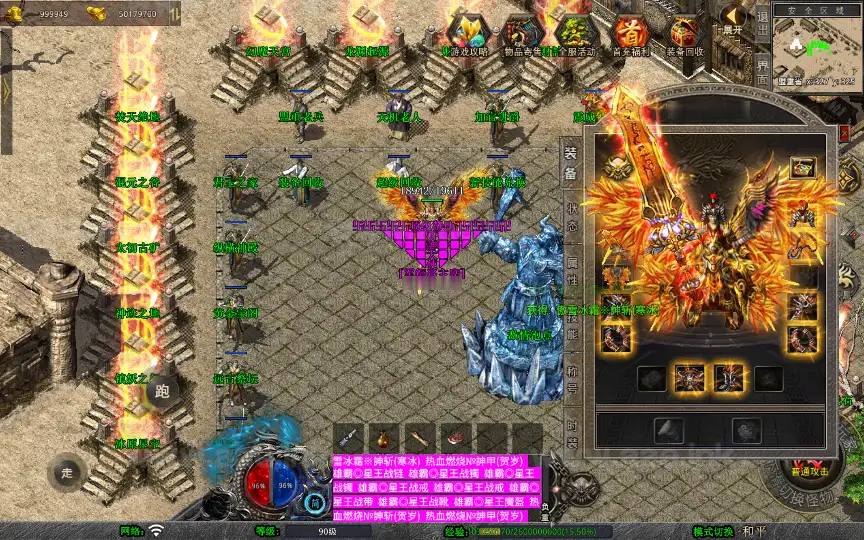Click the 展开 expand arrow button
The image size is (864, 540).
(x=734, y=19)
